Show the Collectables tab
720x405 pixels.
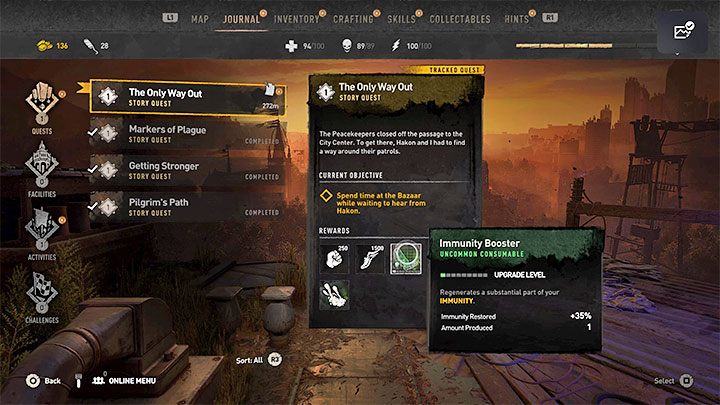pos(460,18)
